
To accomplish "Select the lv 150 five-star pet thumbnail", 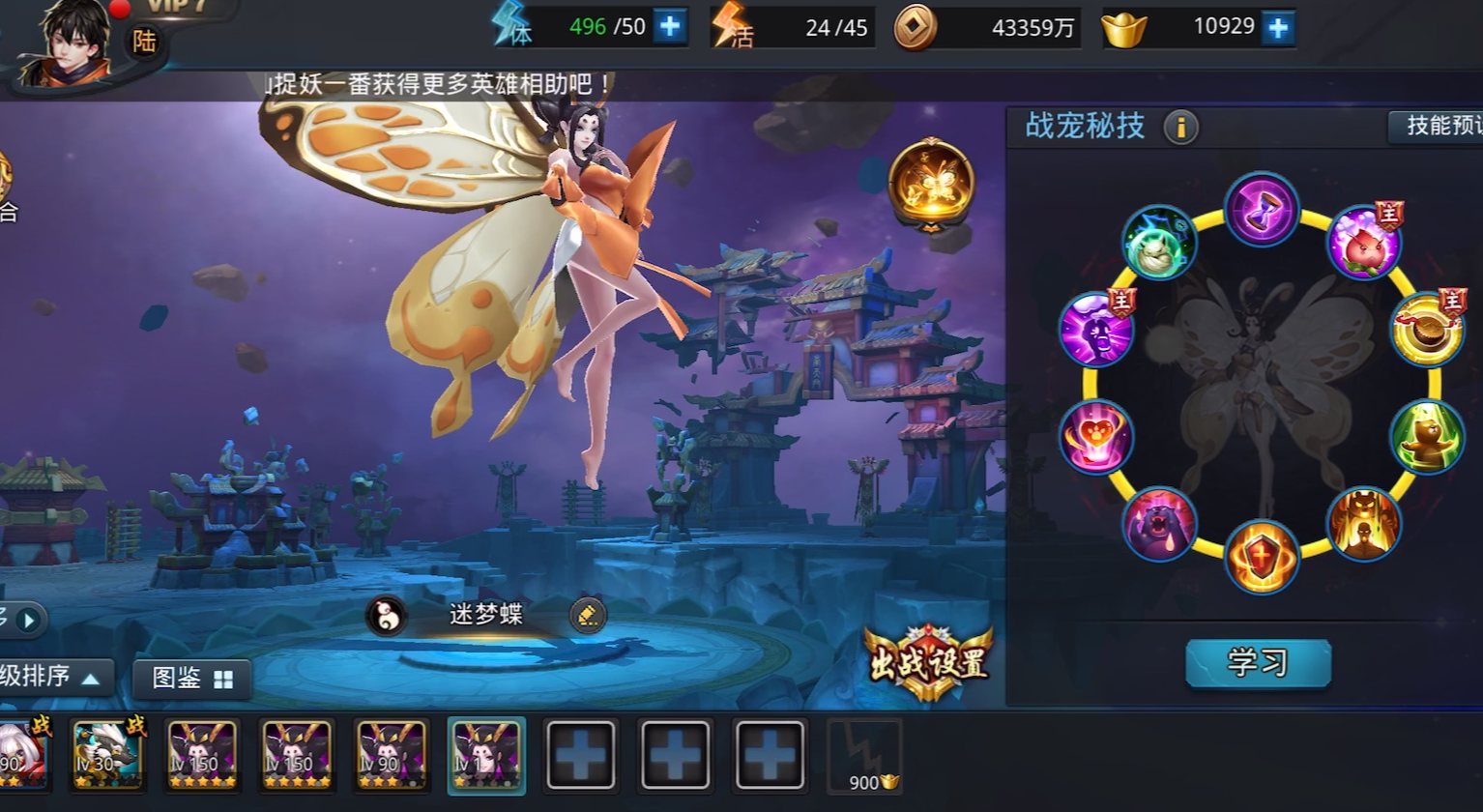I will click(202, 754).
